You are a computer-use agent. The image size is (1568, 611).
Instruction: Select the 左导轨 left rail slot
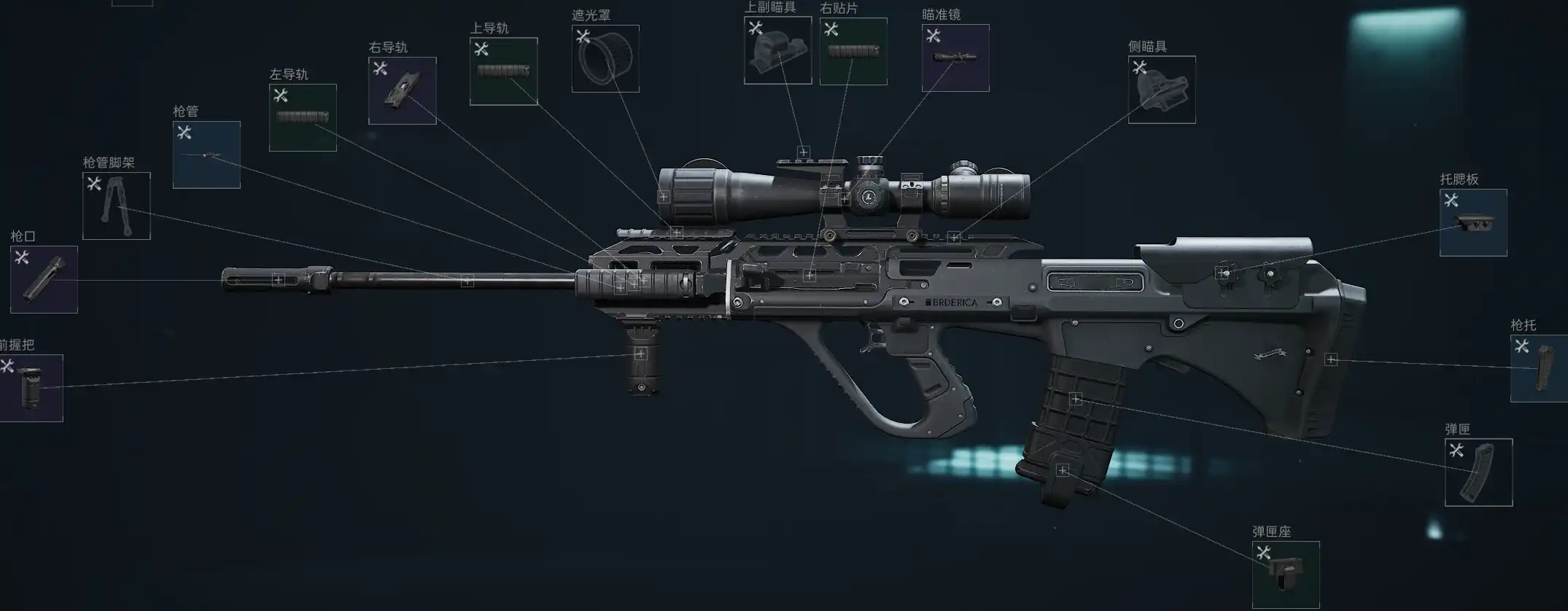pyautogui.click(x=303, y=117)
